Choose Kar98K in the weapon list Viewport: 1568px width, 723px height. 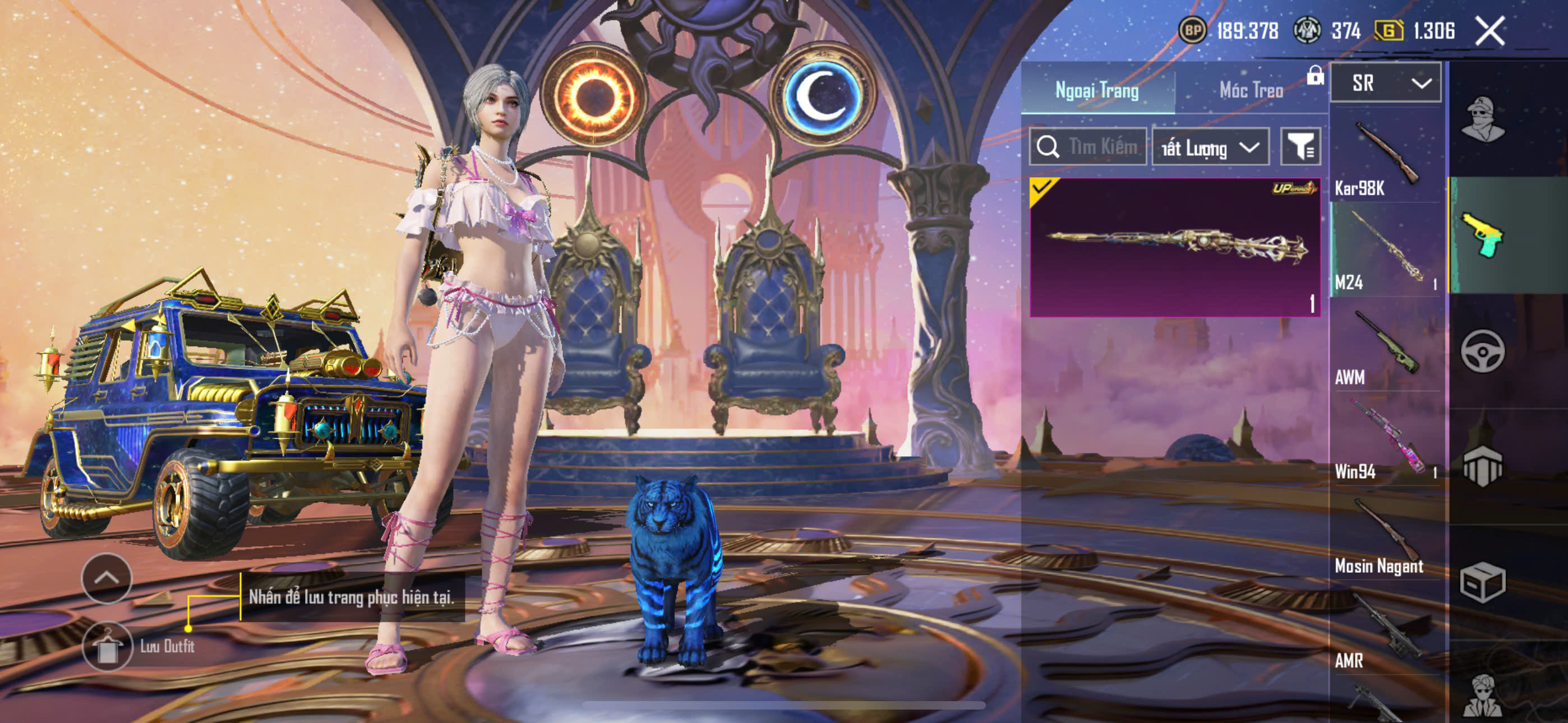click(1386, 157)
